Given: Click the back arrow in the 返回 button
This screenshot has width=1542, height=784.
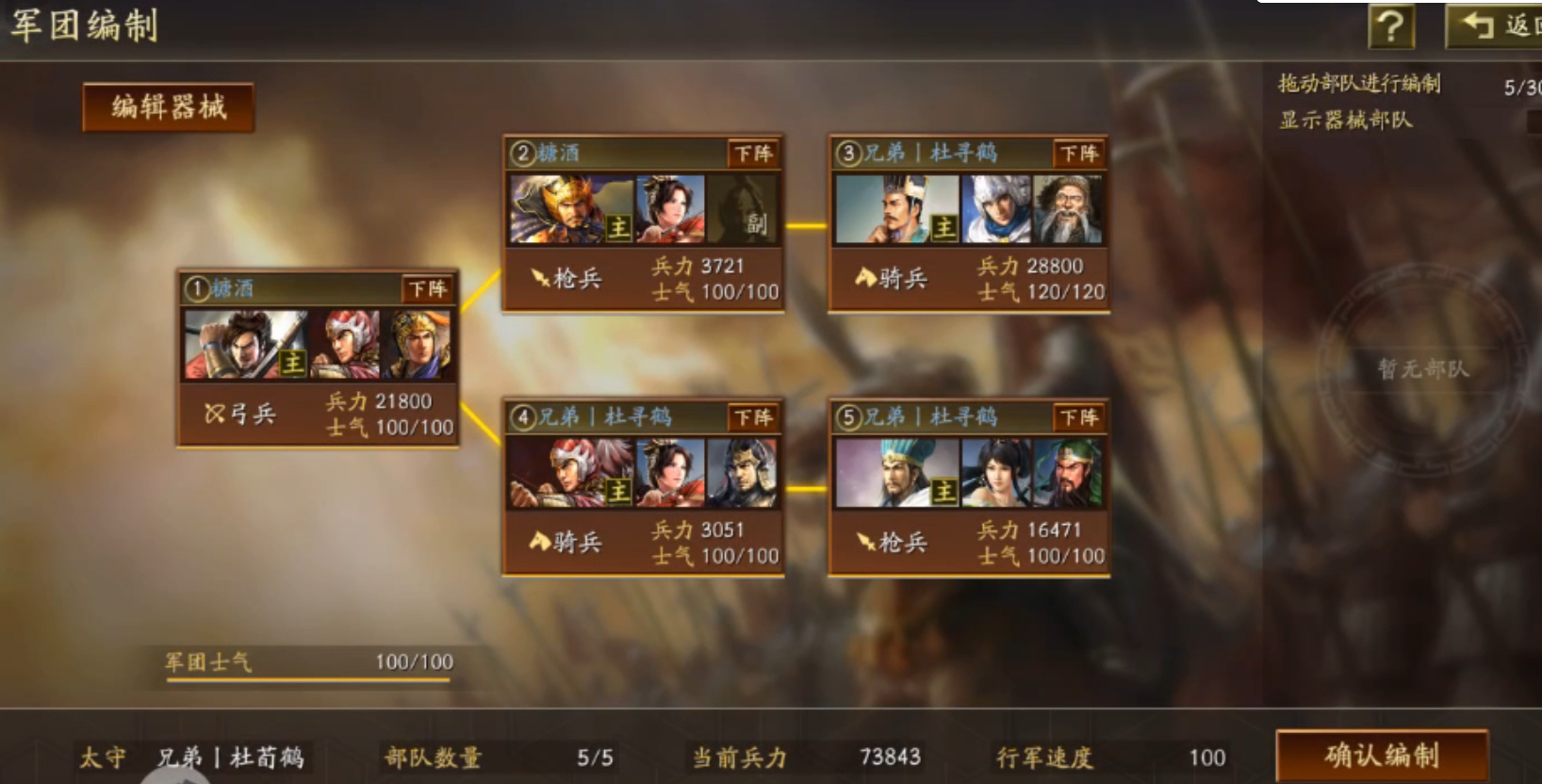Looking at the screenshot, I should [x=1475, y=23].
